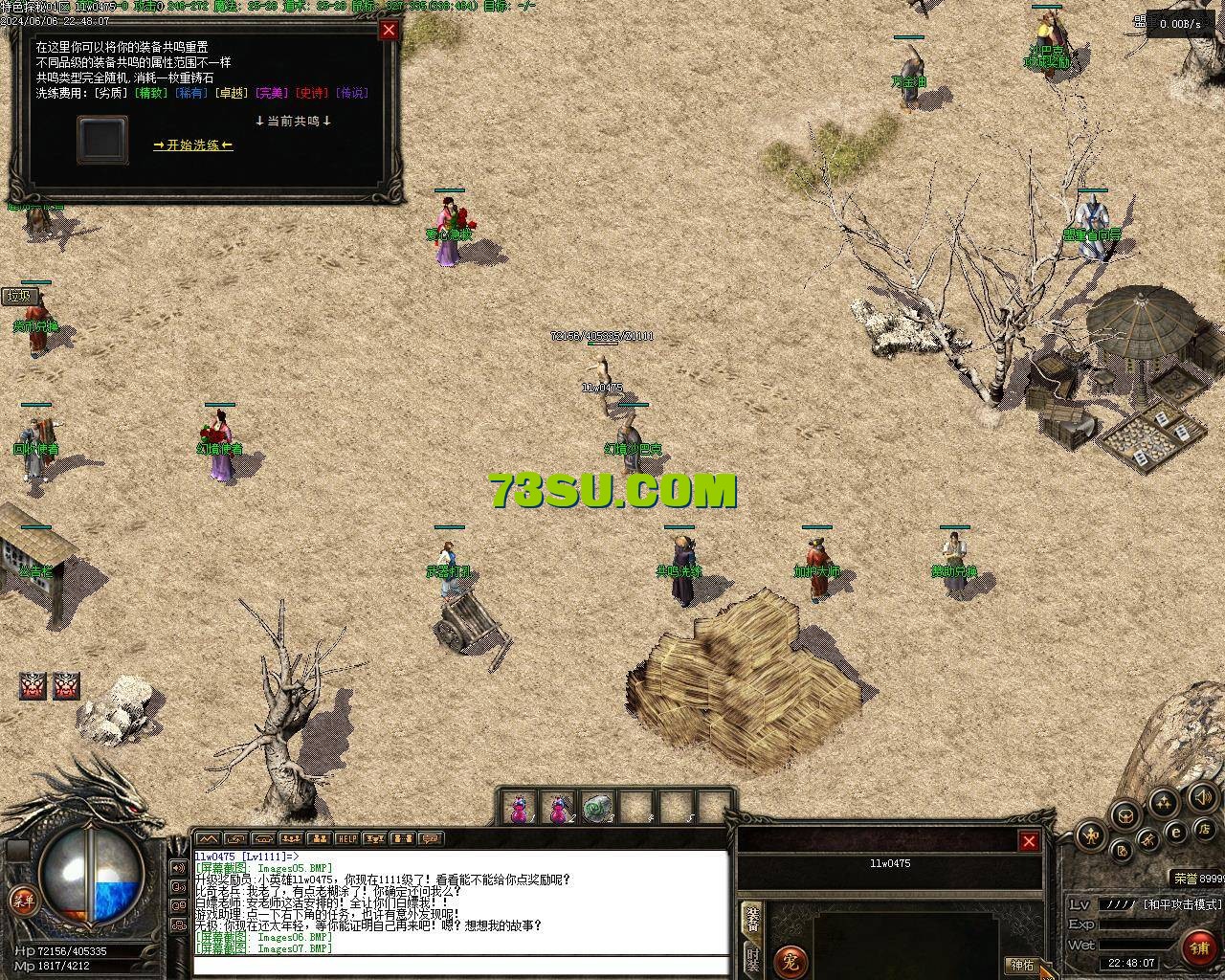Open the 店 store icon

pos(1206,828)
